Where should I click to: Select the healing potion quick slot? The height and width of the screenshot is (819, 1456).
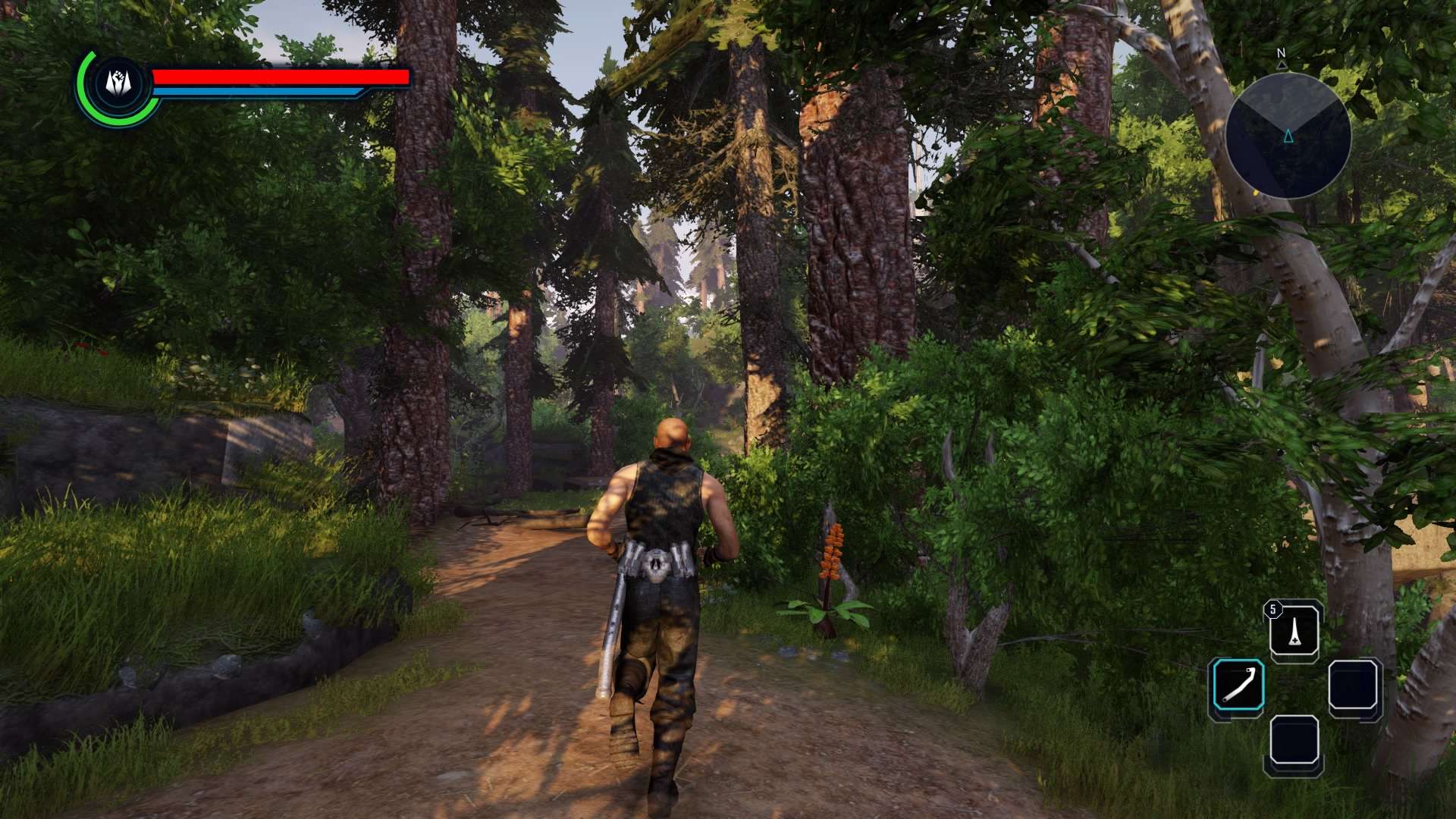(1294, 631)
